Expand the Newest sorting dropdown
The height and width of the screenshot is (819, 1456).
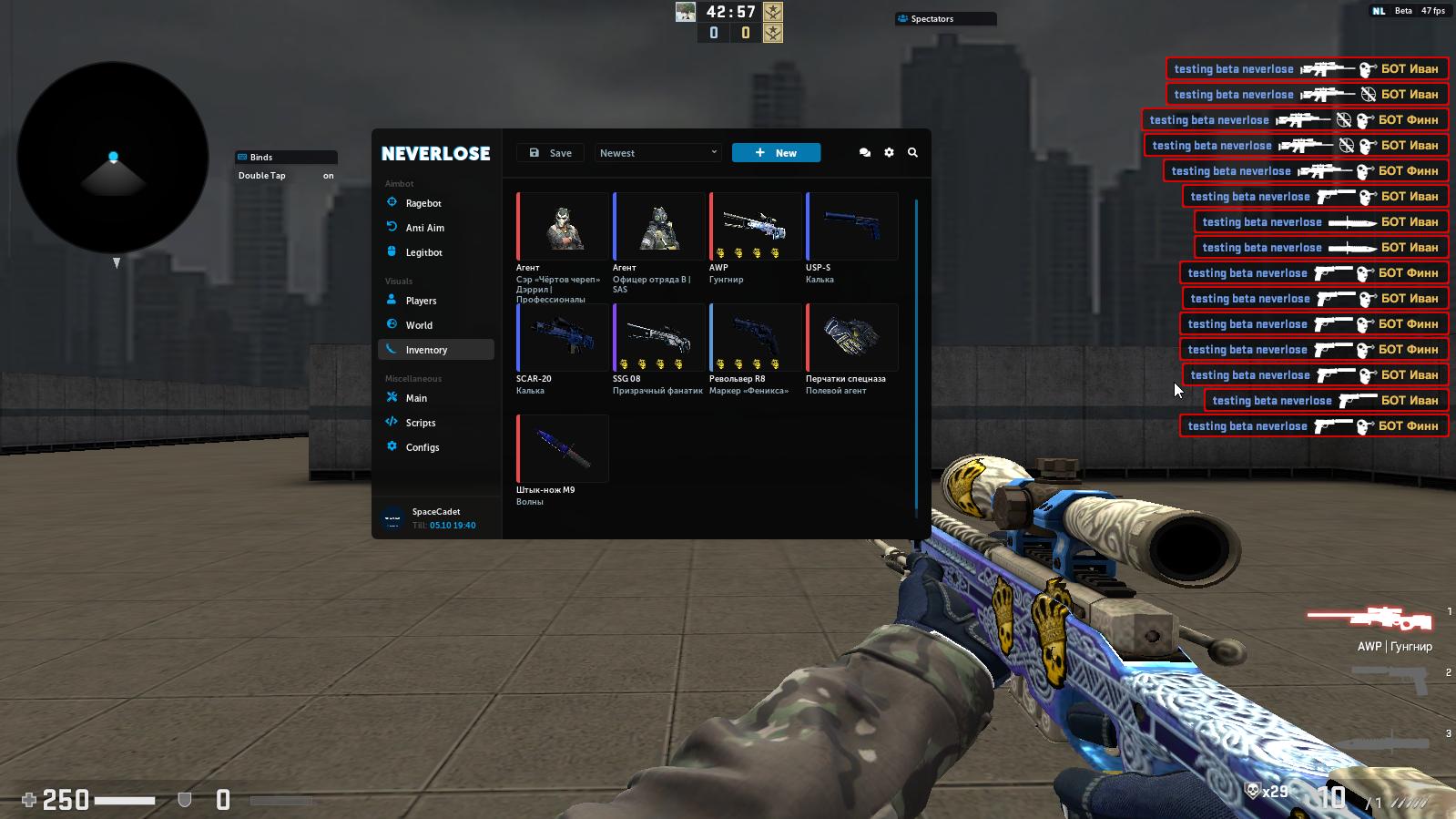tap(657, 152)
